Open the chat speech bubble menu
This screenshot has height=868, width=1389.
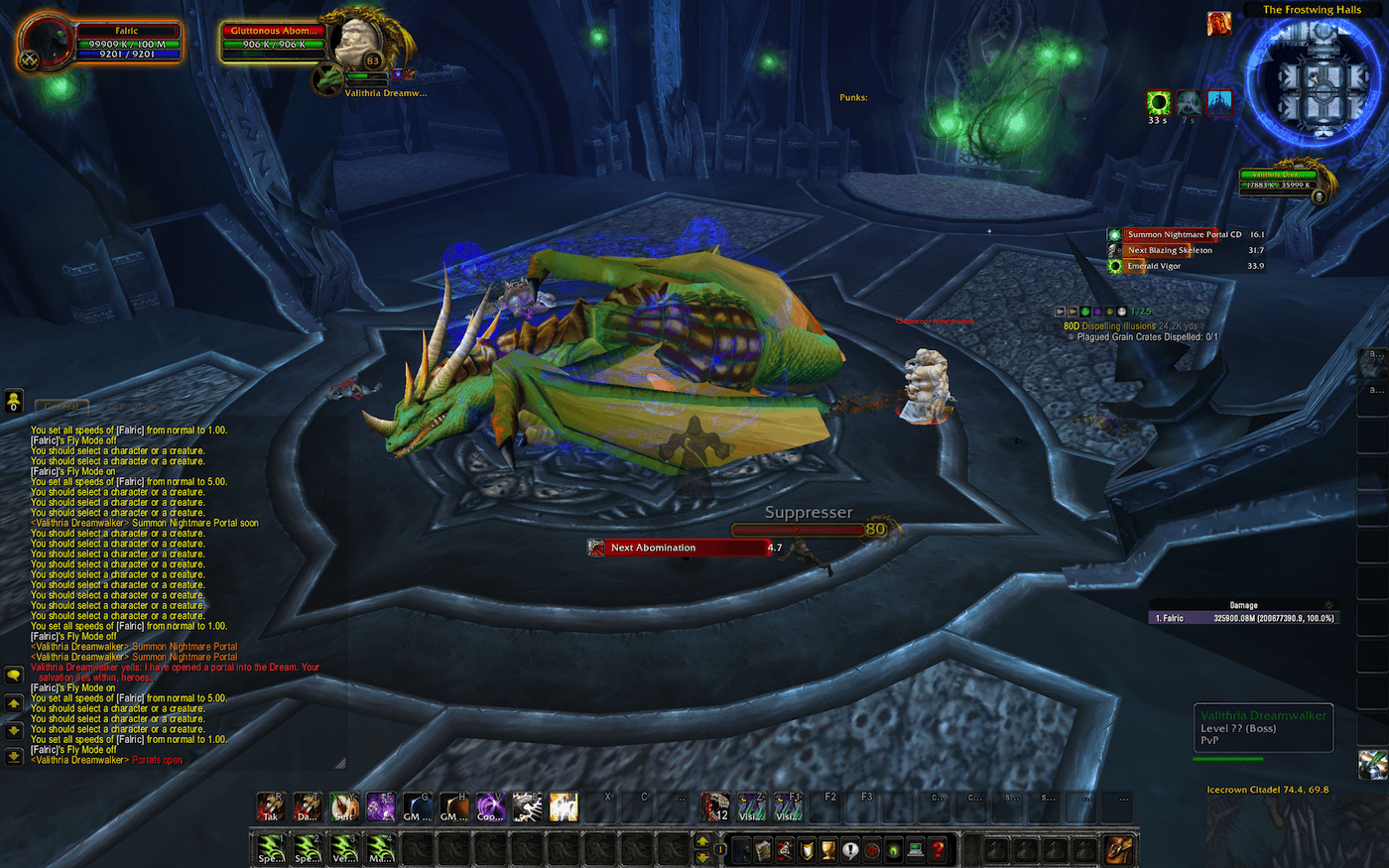point(13,674)
